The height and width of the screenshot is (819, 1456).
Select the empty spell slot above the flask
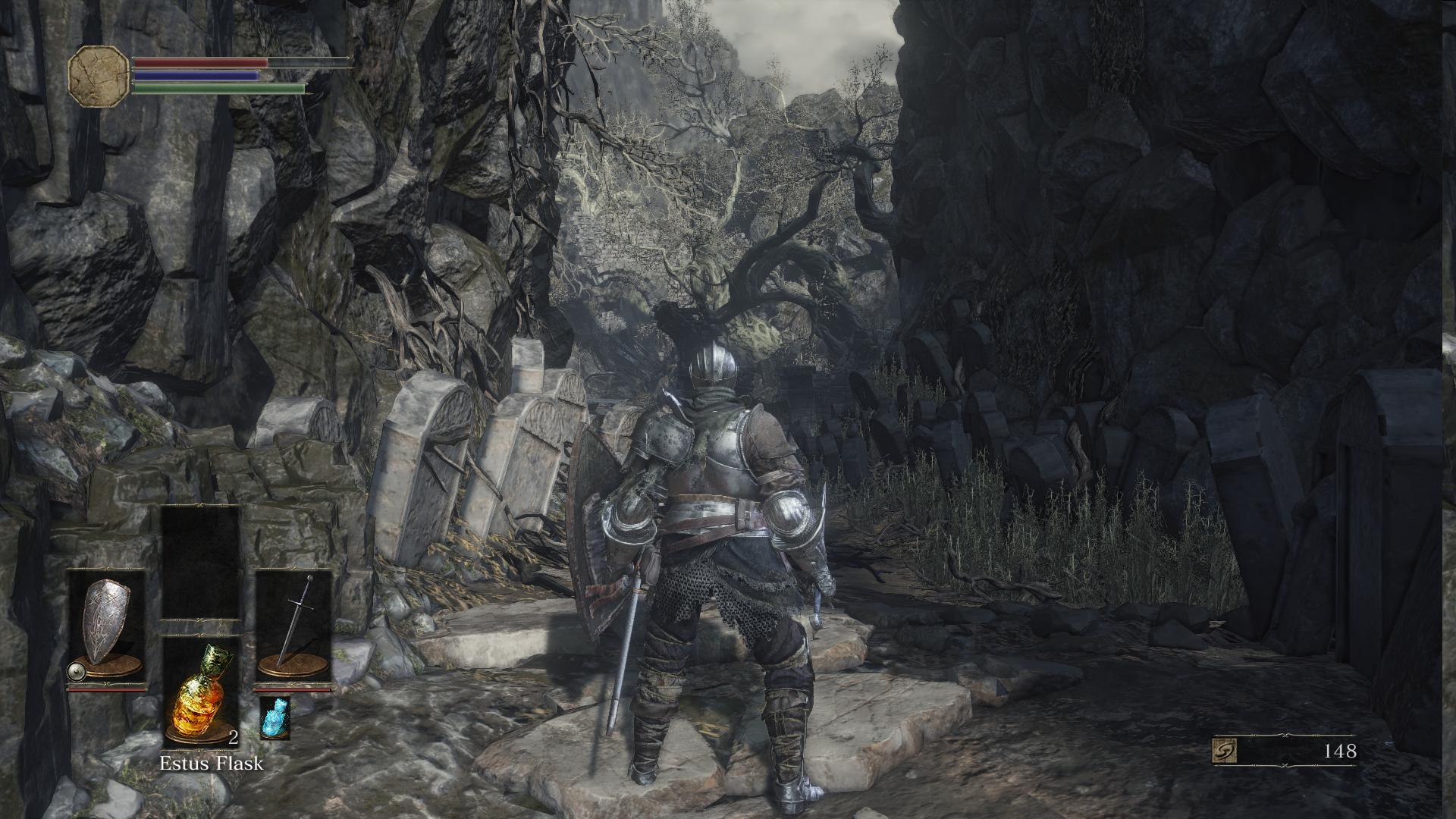201,563
